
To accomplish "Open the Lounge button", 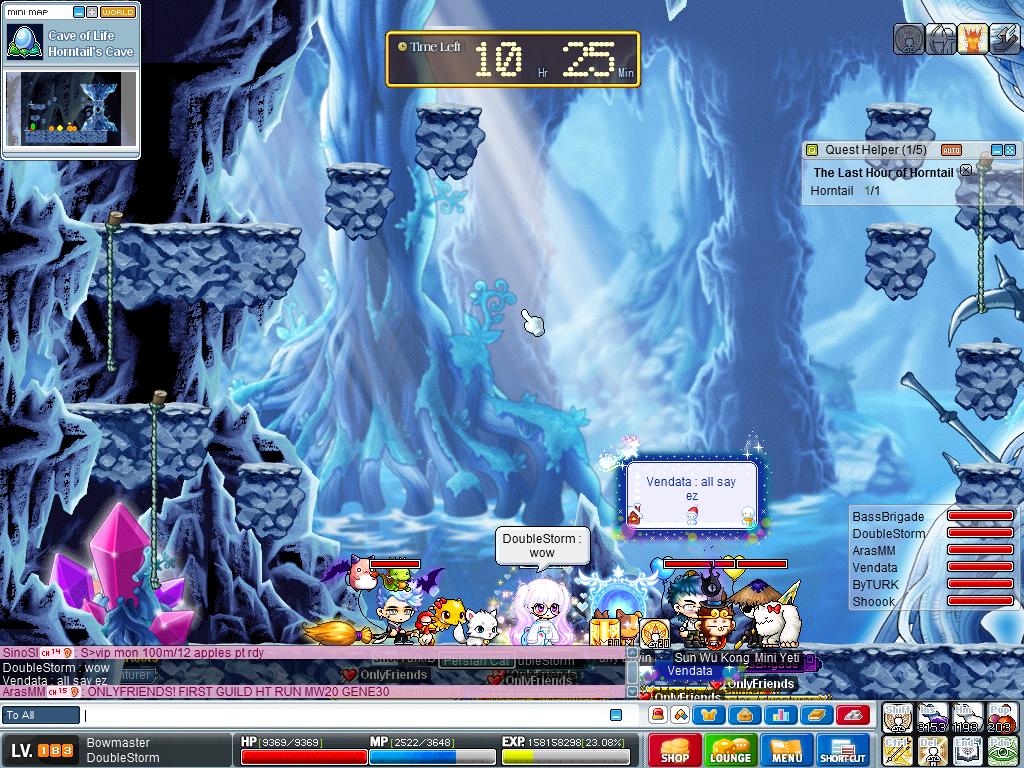I will [731, 750].
